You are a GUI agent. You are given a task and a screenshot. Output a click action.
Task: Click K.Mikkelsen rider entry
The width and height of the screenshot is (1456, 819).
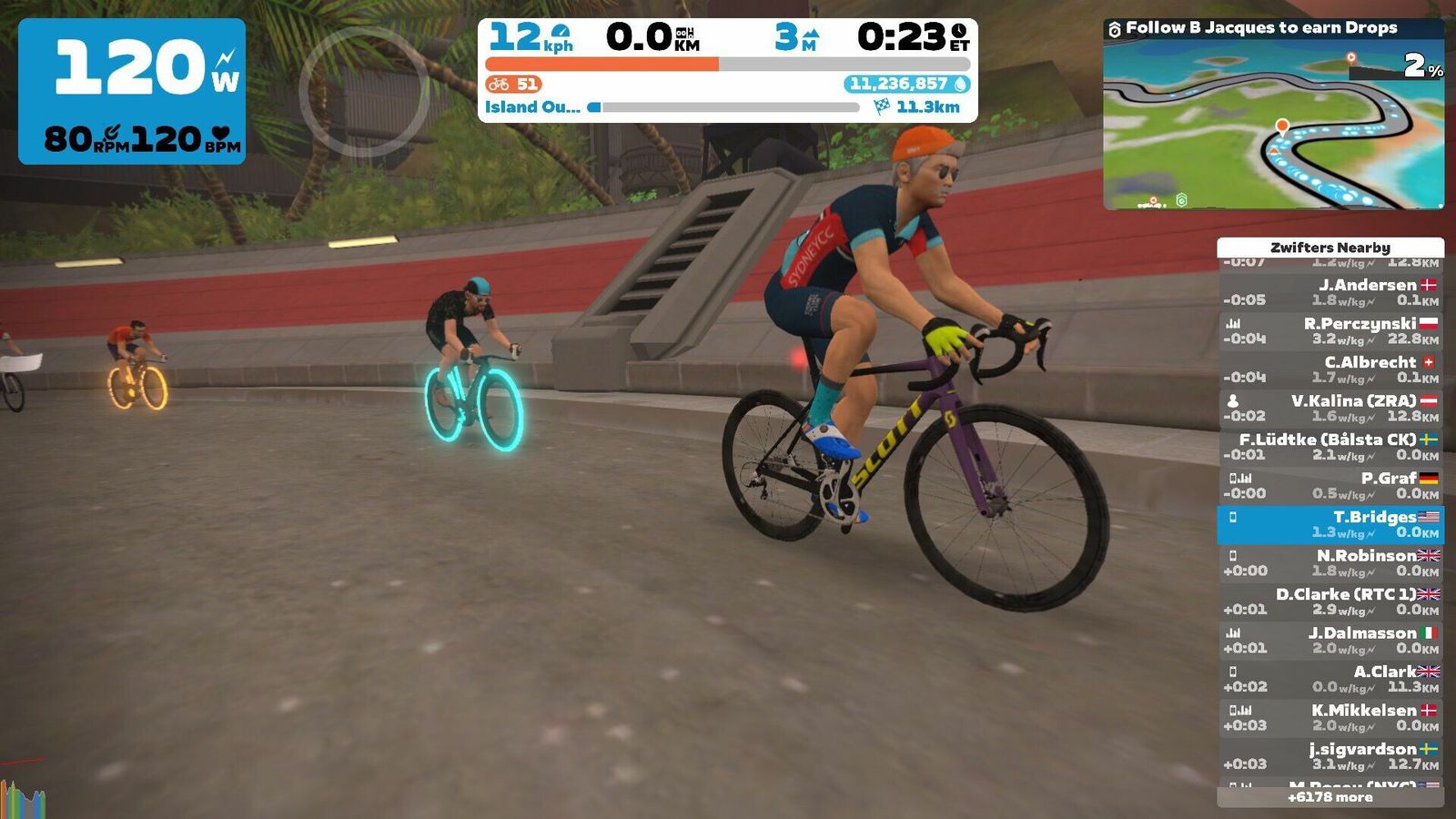pyautogui.click(x=1330, y=718)
